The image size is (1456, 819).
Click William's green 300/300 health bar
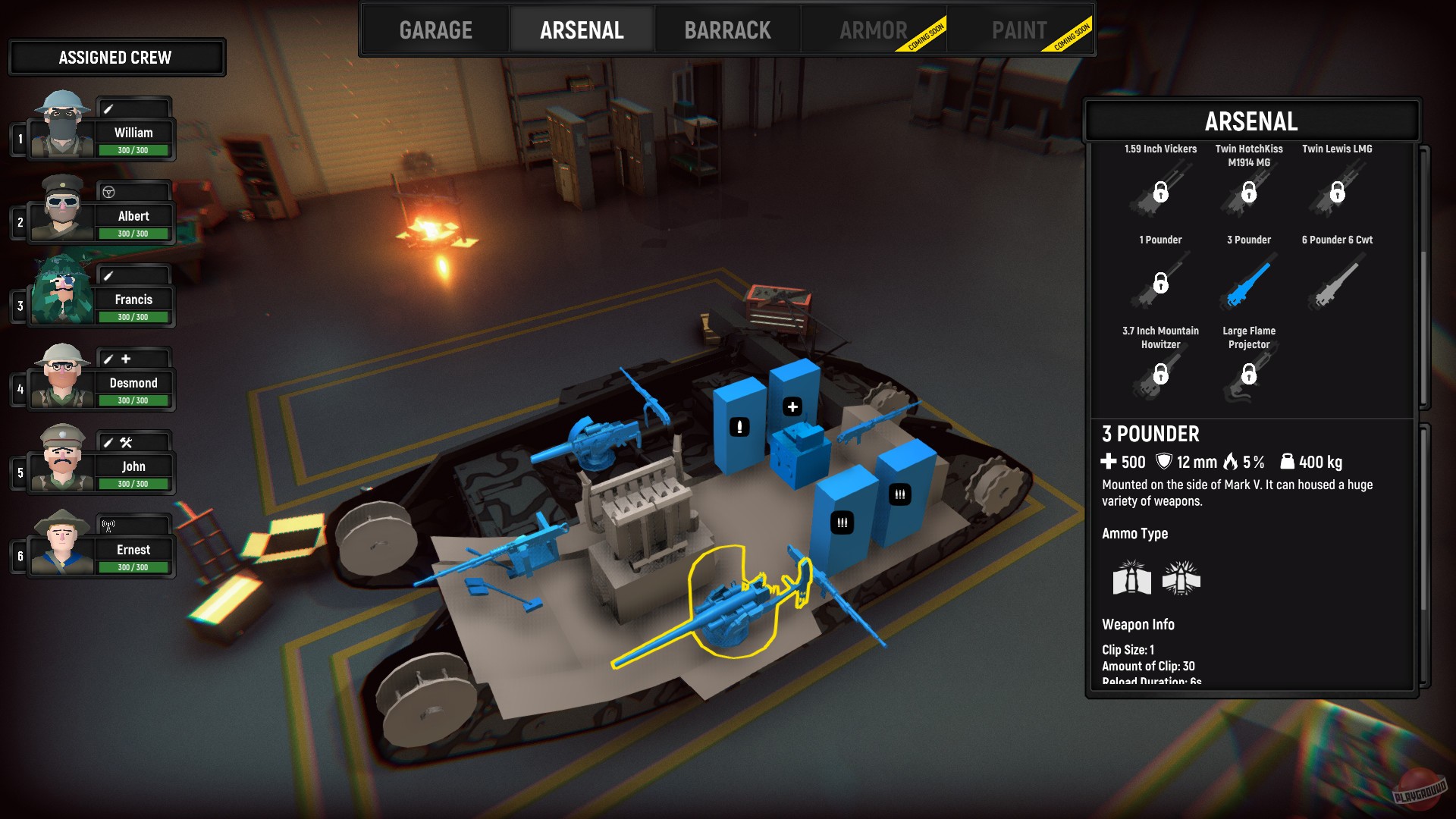click(133, 150)
